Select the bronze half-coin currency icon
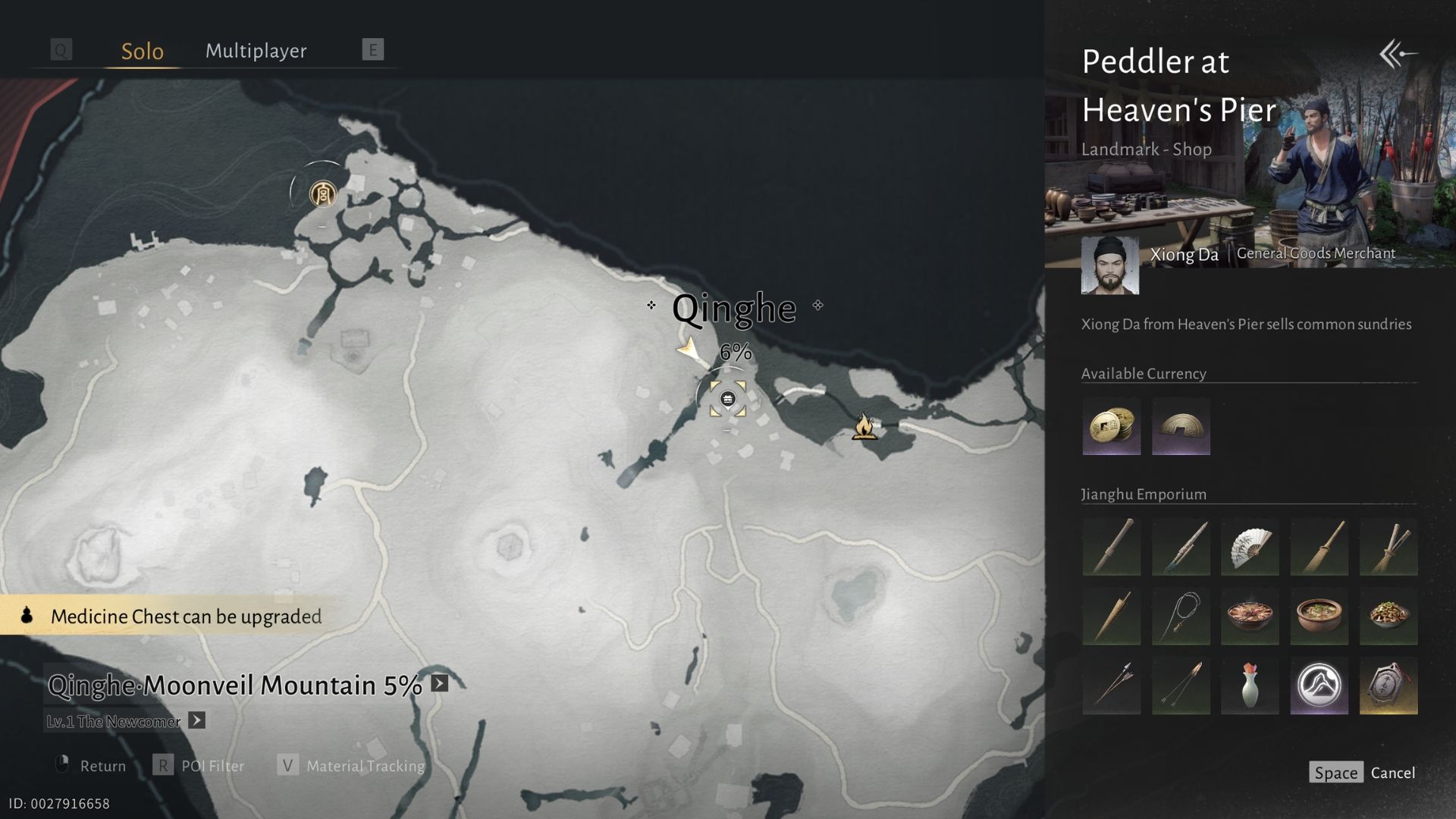1456x819 pixels. coord(1181,426)
